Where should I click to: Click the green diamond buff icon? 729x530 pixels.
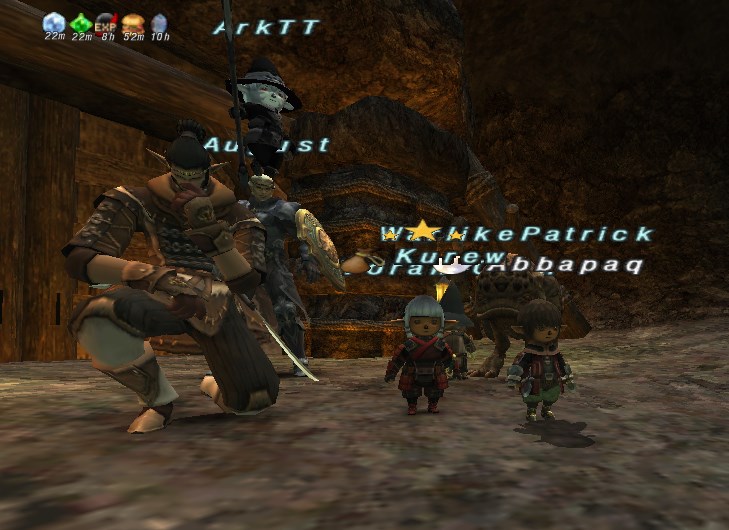click(80, 22)
